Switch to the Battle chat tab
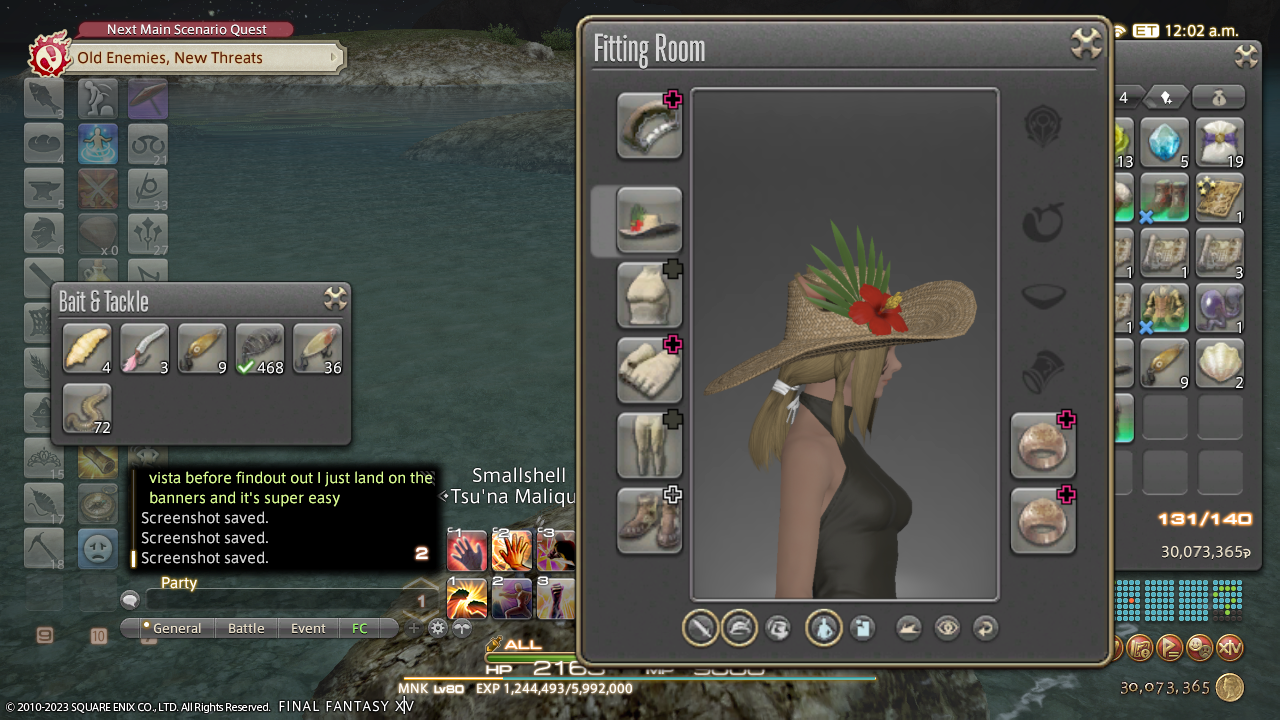1280x720 pixels. [246, 628]
